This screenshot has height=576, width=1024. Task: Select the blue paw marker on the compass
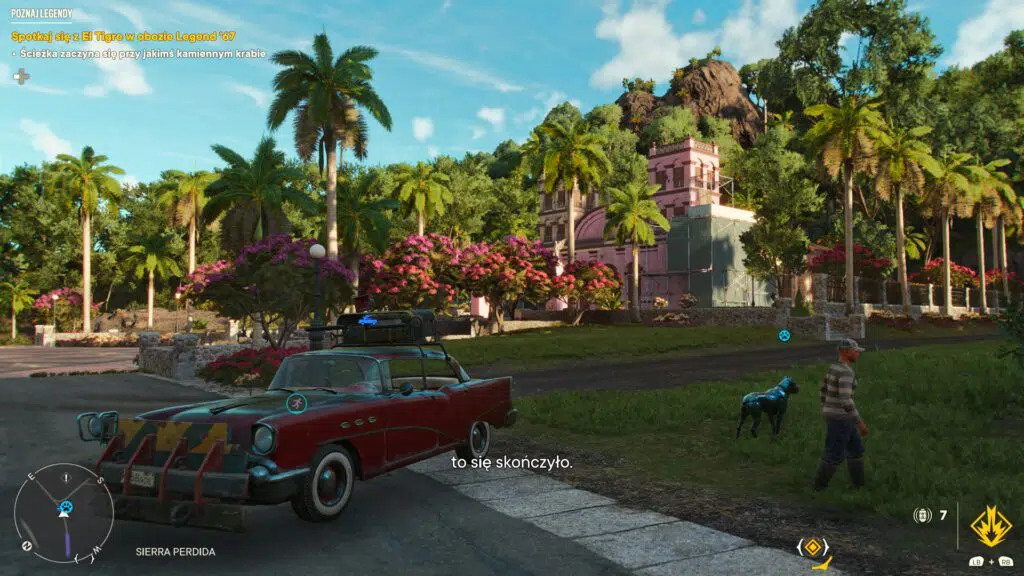click(x=66, y=507)
